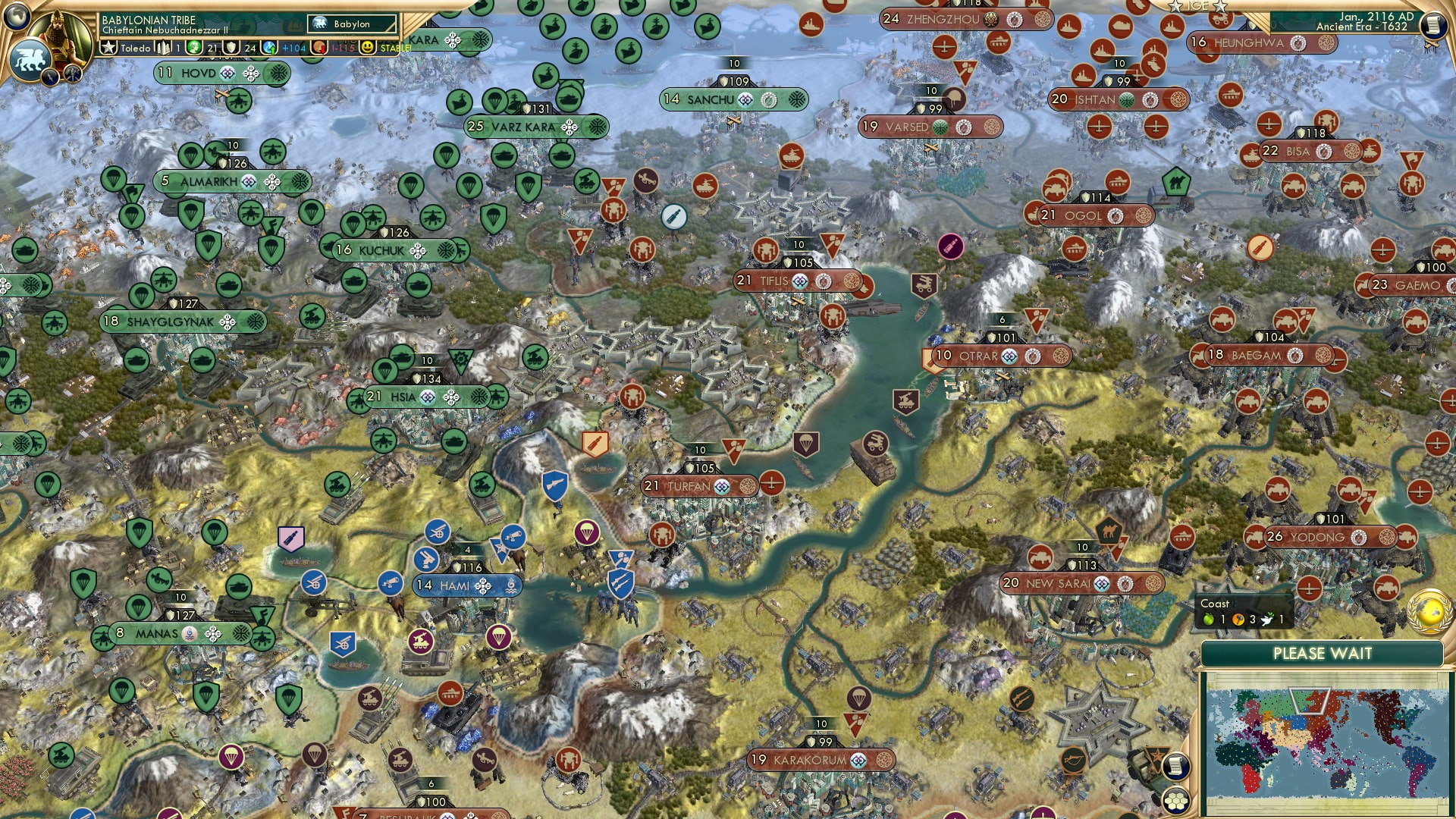Image resolution: width=1456 pixels, height=819 pixels.
Task: Click the PLEASE WAIT banner
Action: (x=1323, y=652)
